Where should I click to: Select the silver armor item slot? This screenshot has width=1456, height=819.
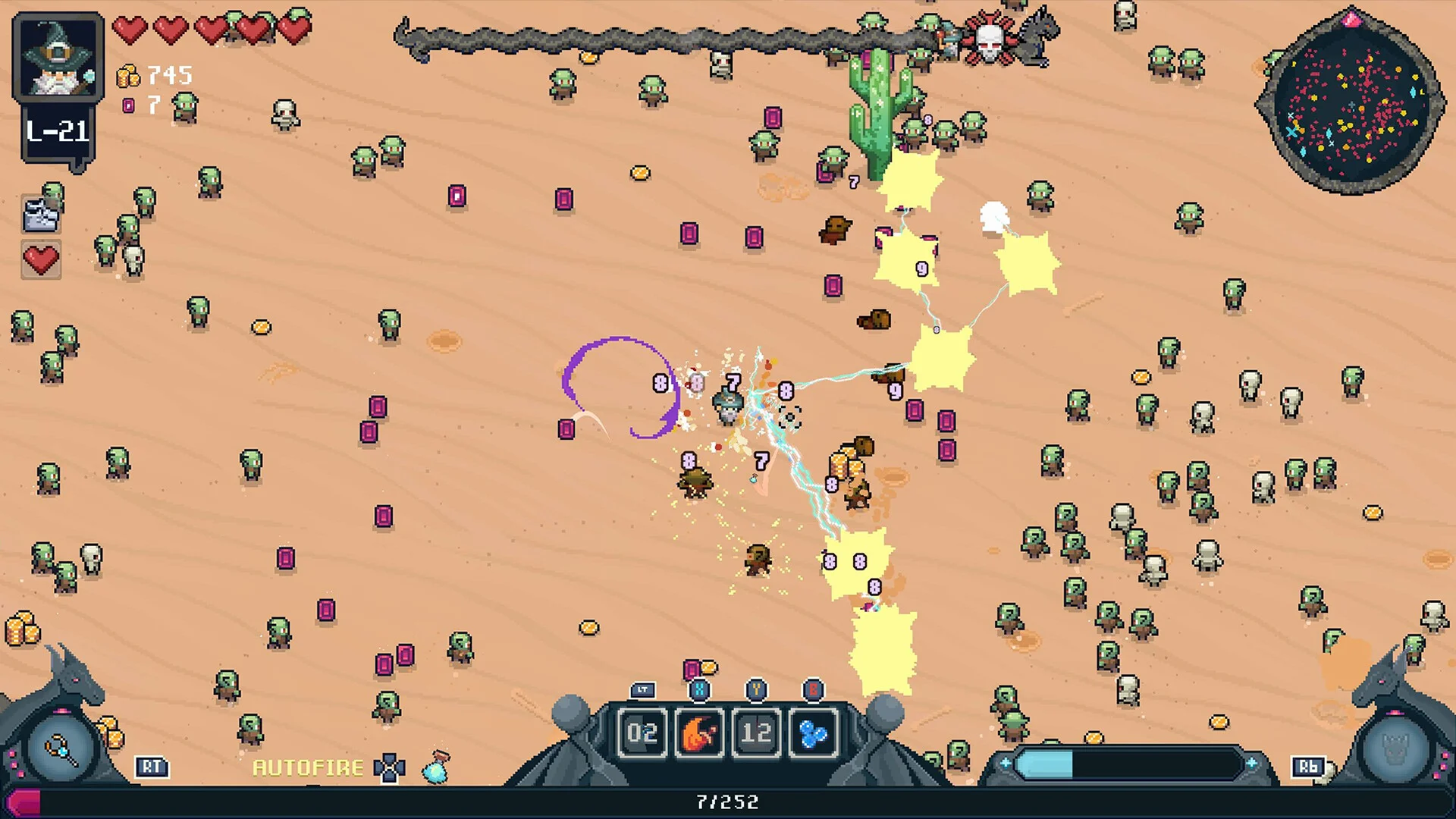(x=42, y=216)
